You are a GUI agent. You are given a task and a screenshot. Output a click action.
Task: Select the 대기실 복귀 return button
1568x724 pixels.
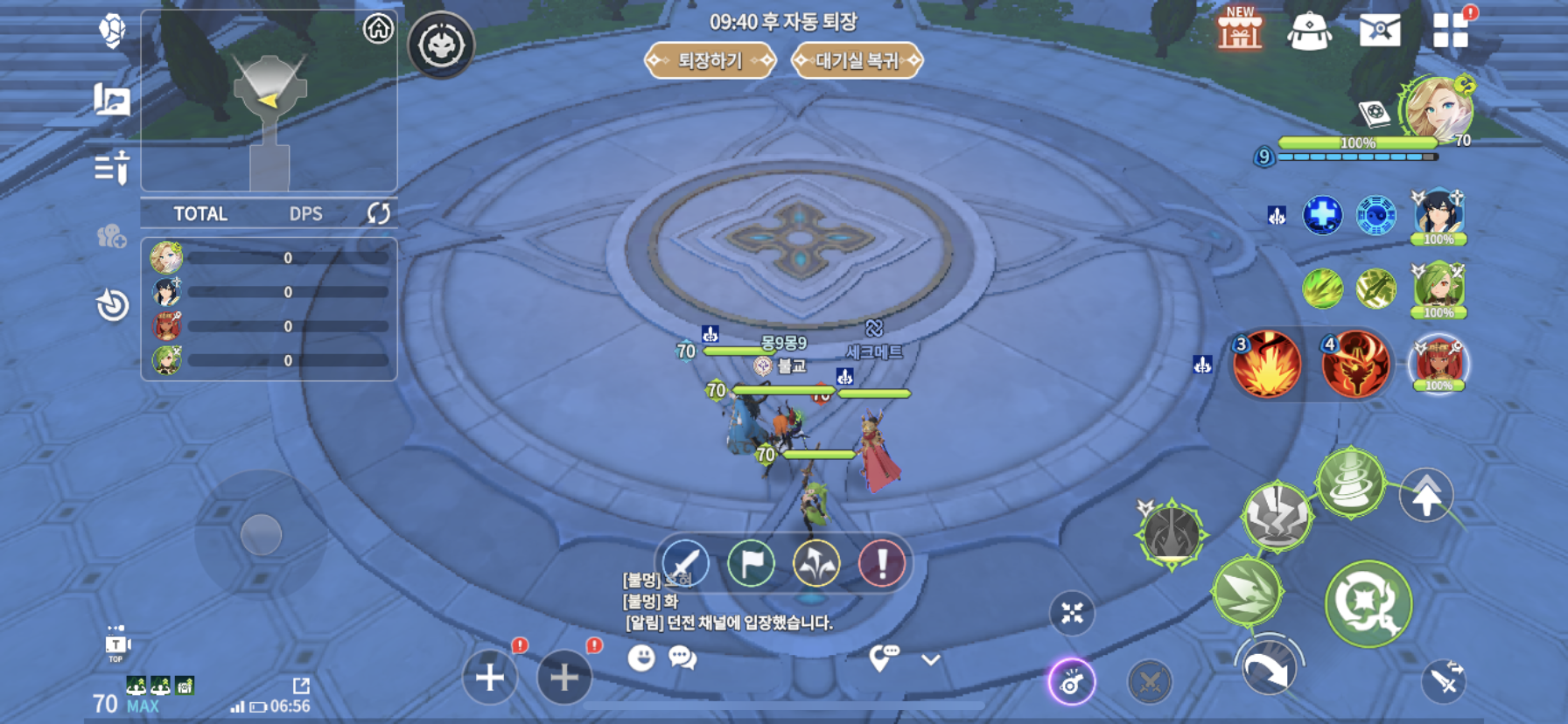[857, 60]
